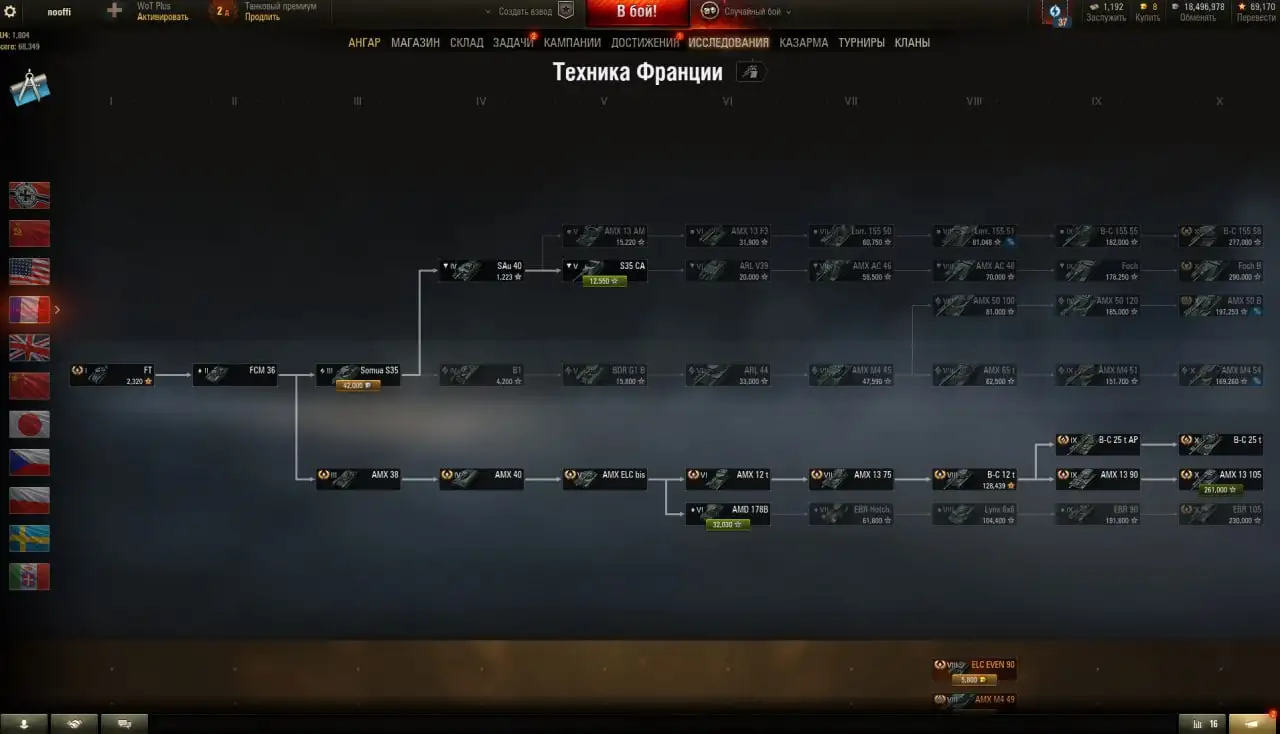
Task: Open the contacts list person icon
Action: click(x=24, y=722)
